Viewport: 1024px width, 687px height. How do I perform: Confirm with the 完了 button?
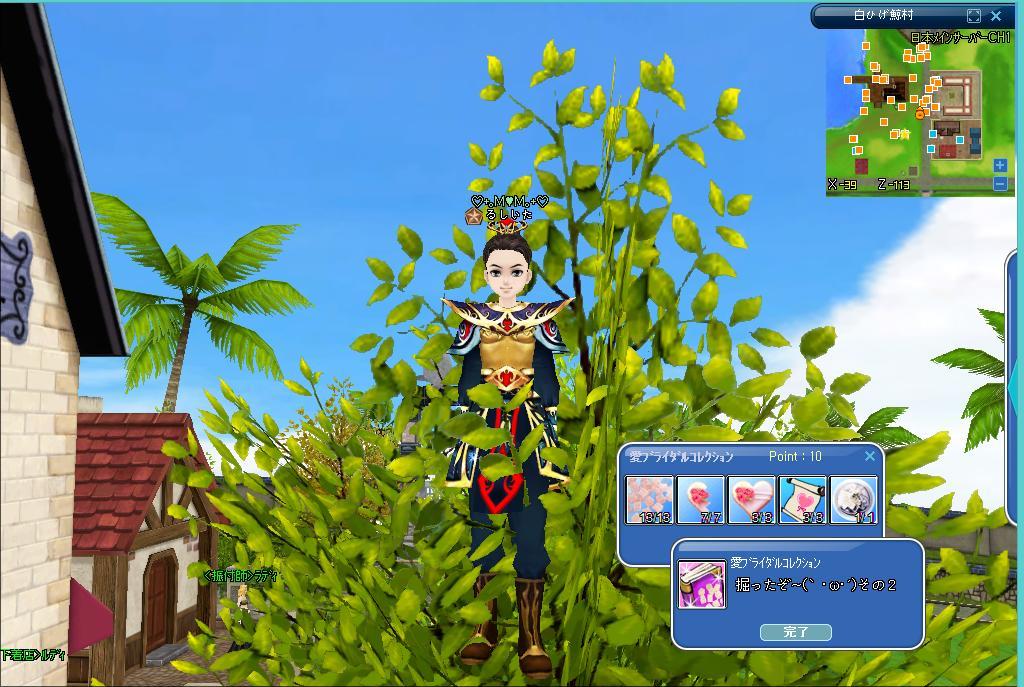[x=796, y=632]
